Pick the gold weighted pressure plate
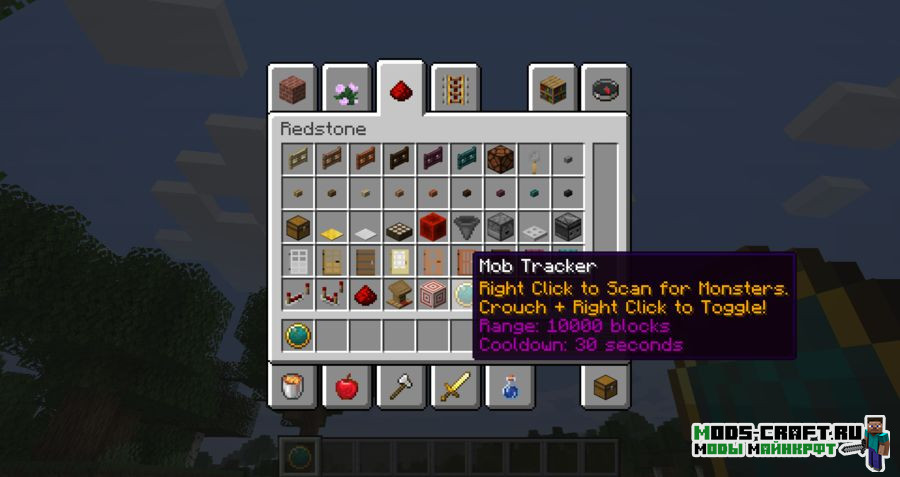Image resolution: width=900 pixels, height=477 pixels. tap(332, 227)
